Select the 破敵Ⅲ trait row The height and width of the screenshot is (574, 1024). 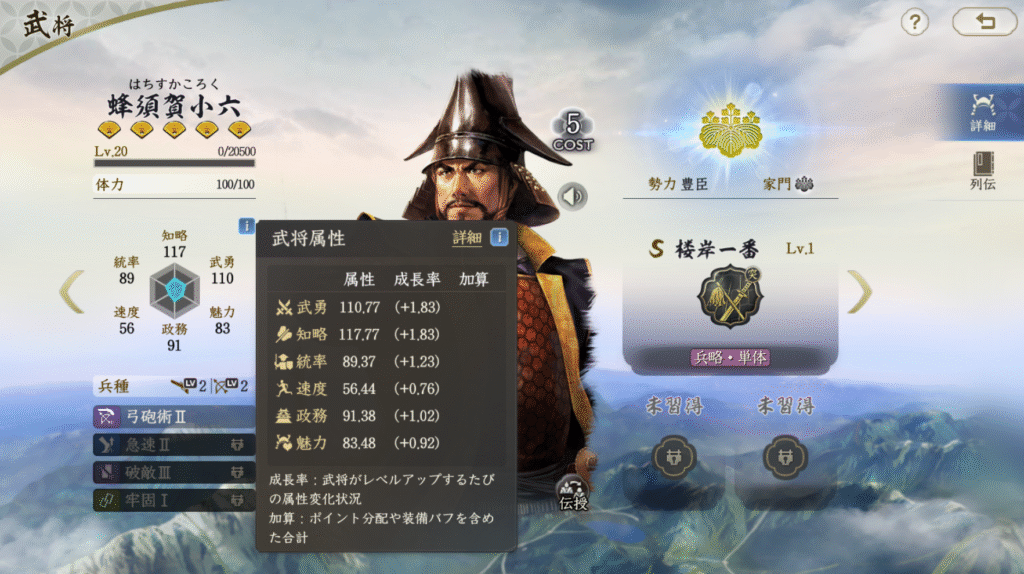tap(172, 471)
